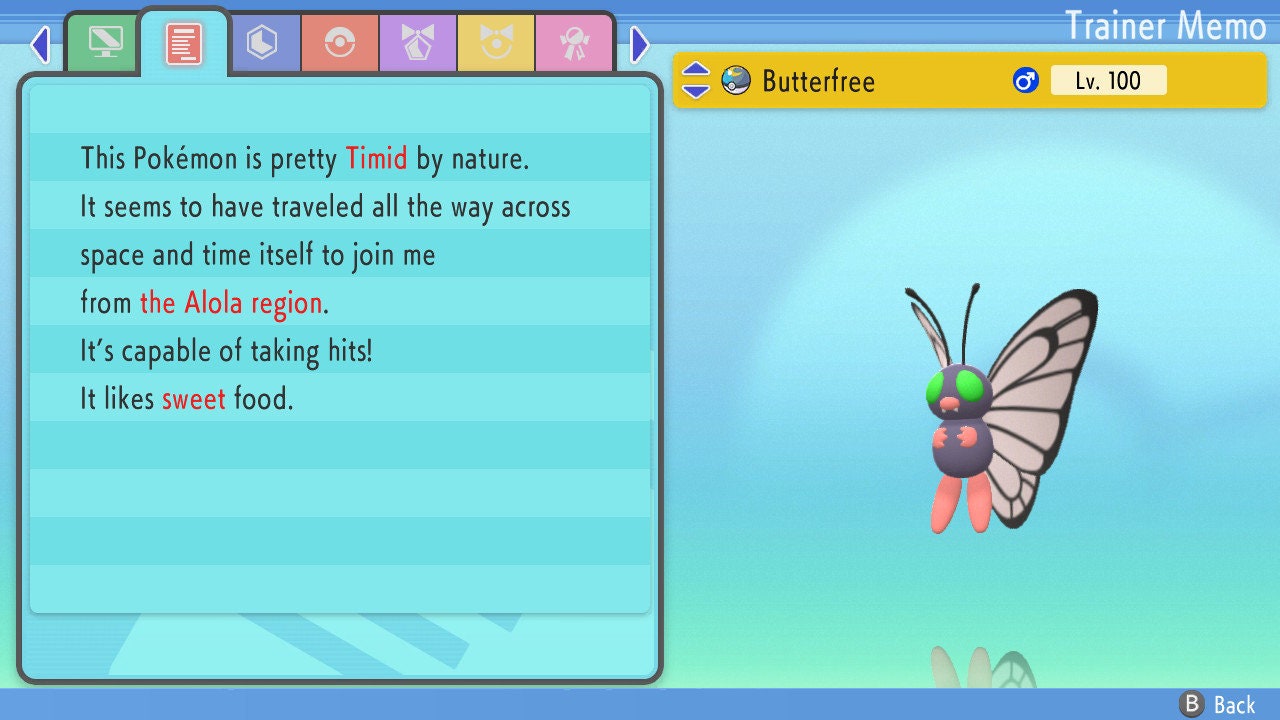Cycle Pokémon with the up-down arrows by Butterfree

696,80
